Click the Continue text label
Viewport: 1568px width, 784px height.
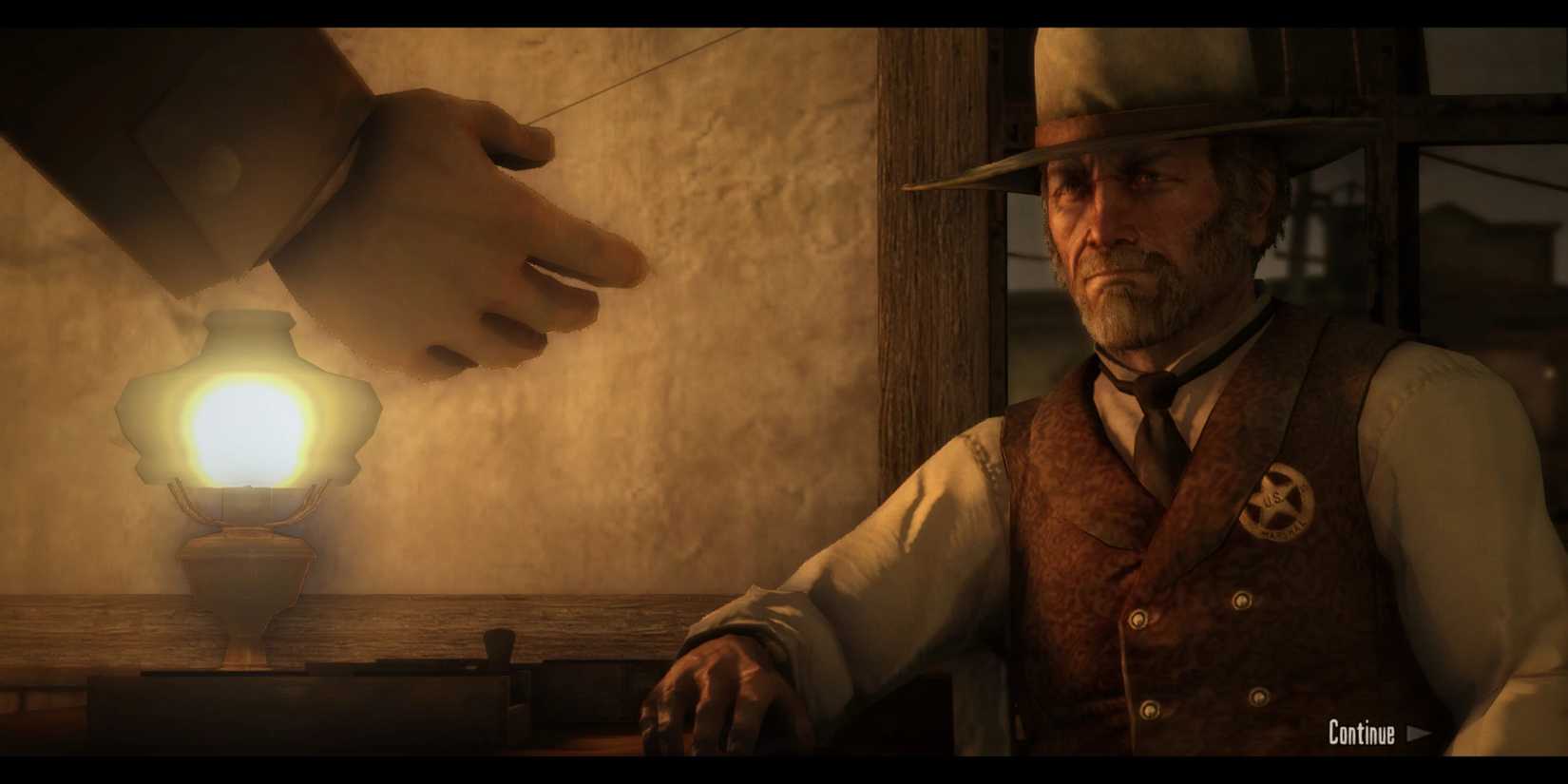click(x=1361, y=734)
